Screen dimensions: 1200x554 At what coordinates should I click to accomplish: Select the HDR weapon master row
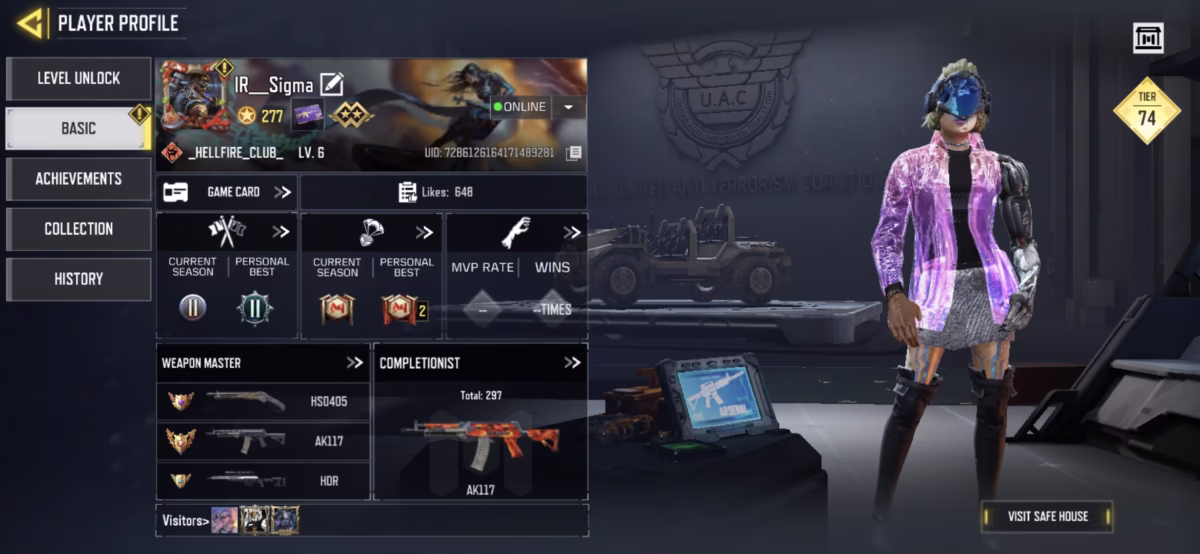pos(264,480)
